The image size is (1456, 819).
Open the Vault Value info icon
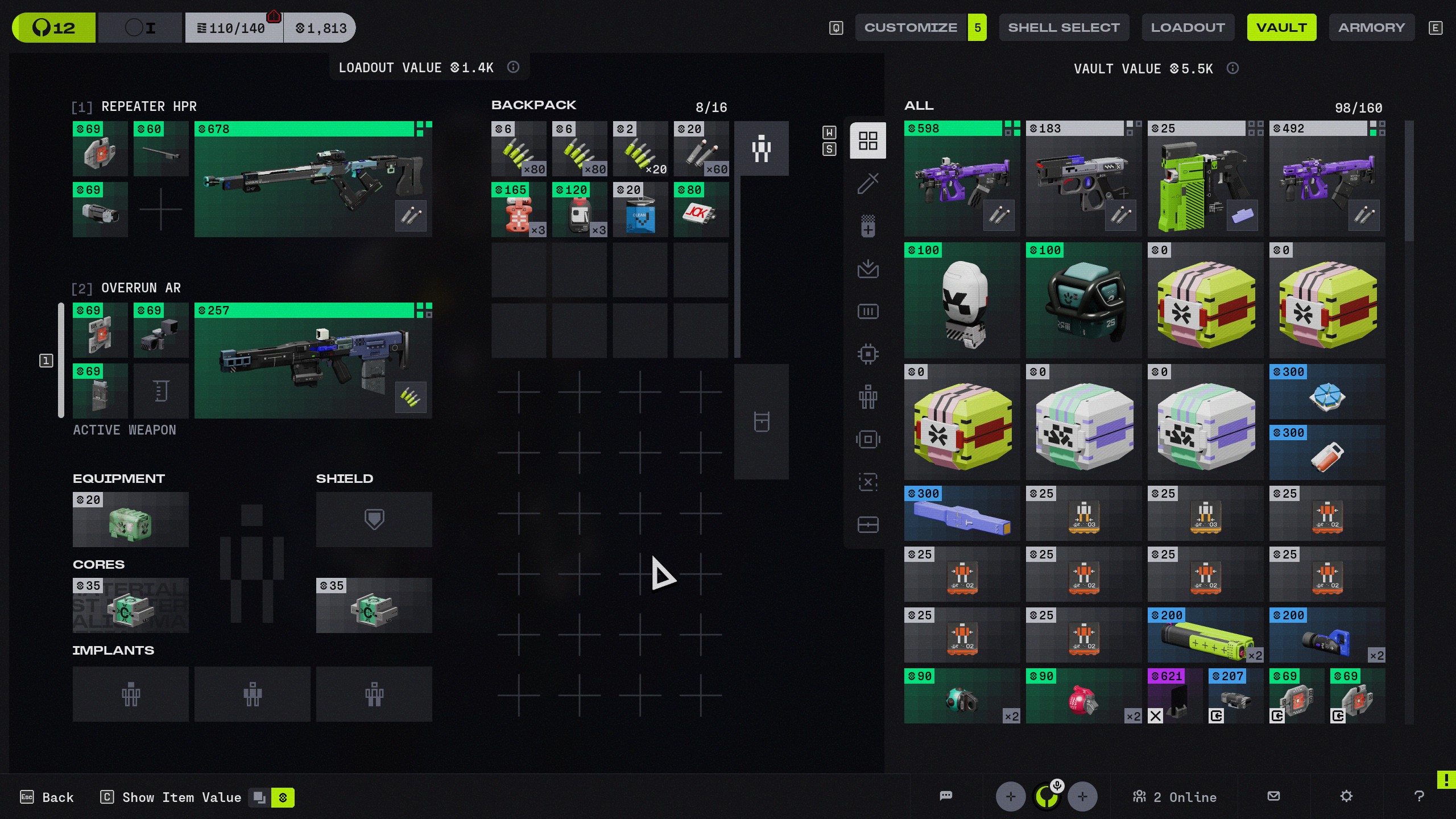(x=1232, y=69)
